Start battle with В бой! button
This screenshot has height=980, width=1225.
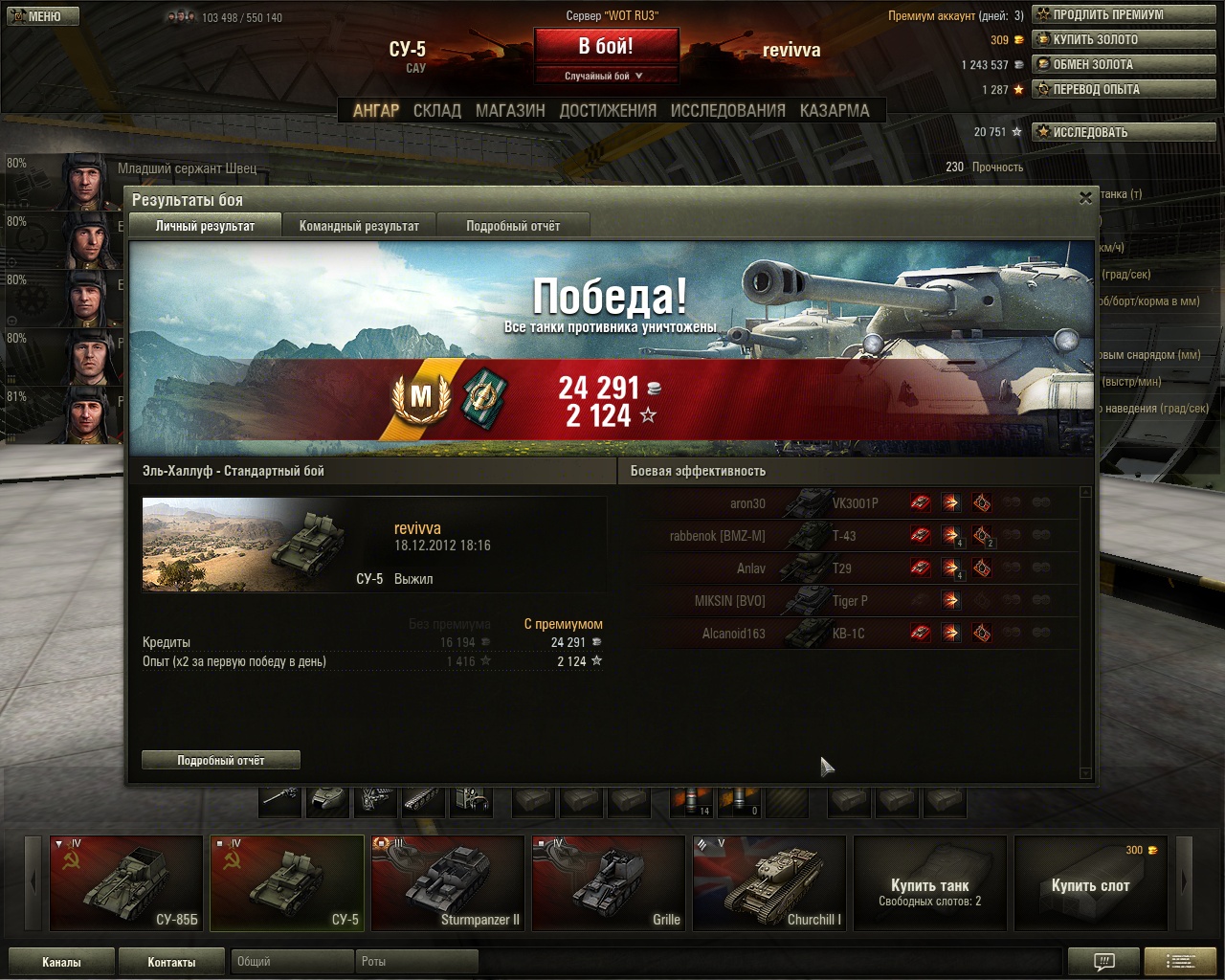click(606, 46)
